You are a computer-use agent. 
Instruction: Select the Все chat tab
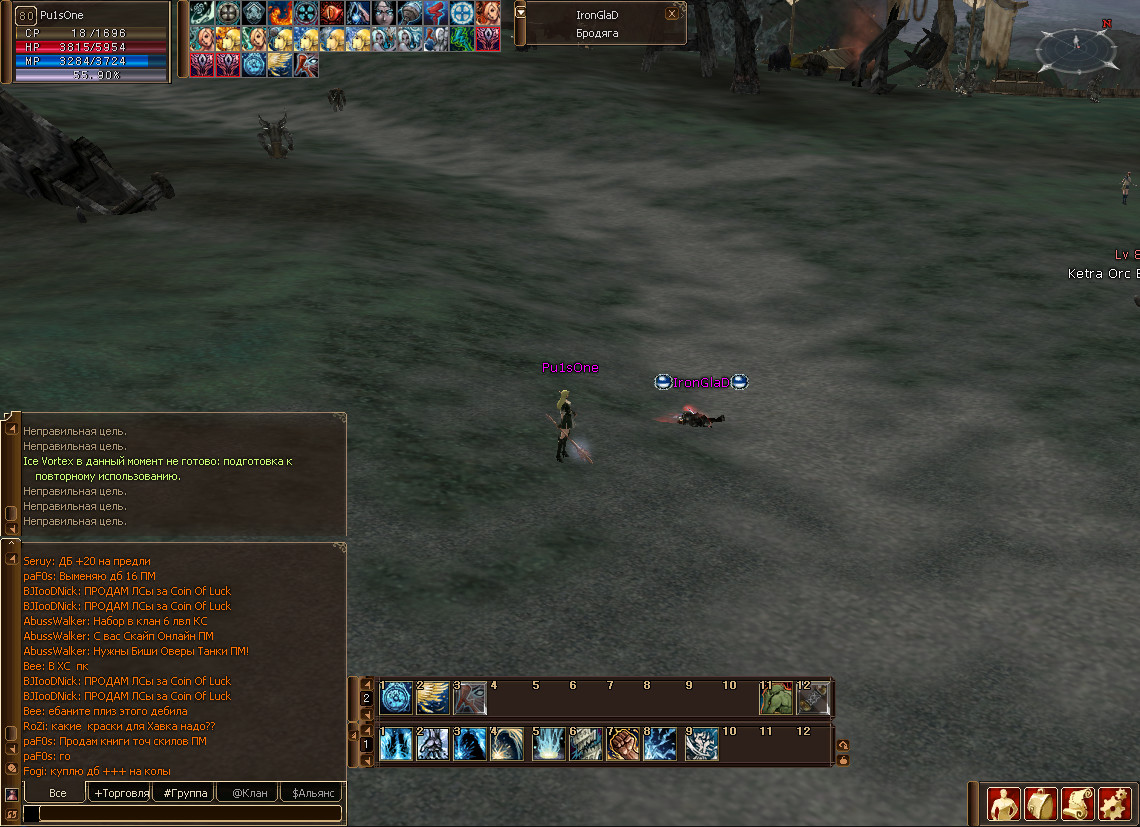tap(57, 793)
